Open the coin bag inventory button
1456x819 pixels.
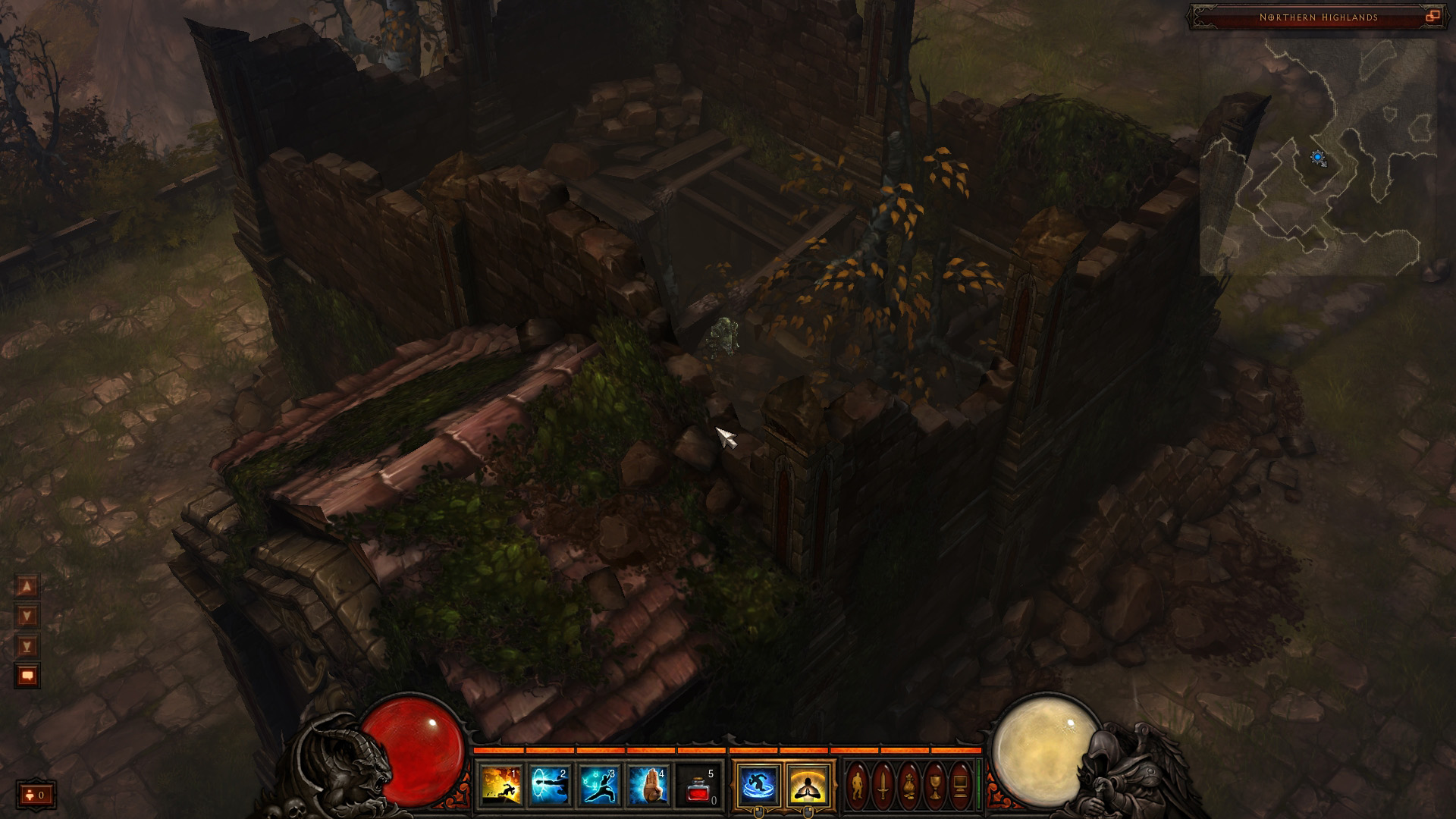coord(908,785)
